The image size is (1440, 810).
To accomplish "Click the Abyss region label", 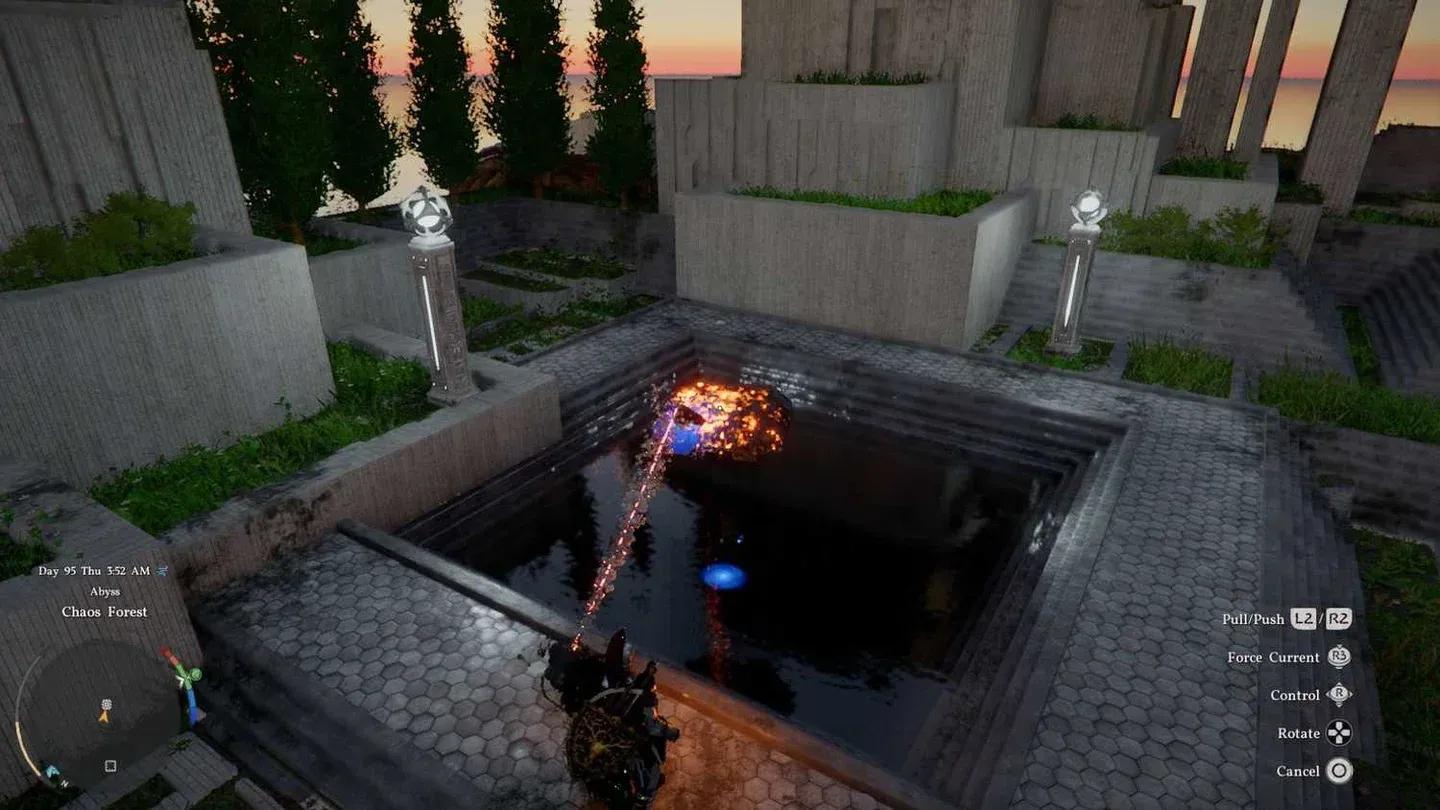I will pyautogui.click(x=106, y=591).
